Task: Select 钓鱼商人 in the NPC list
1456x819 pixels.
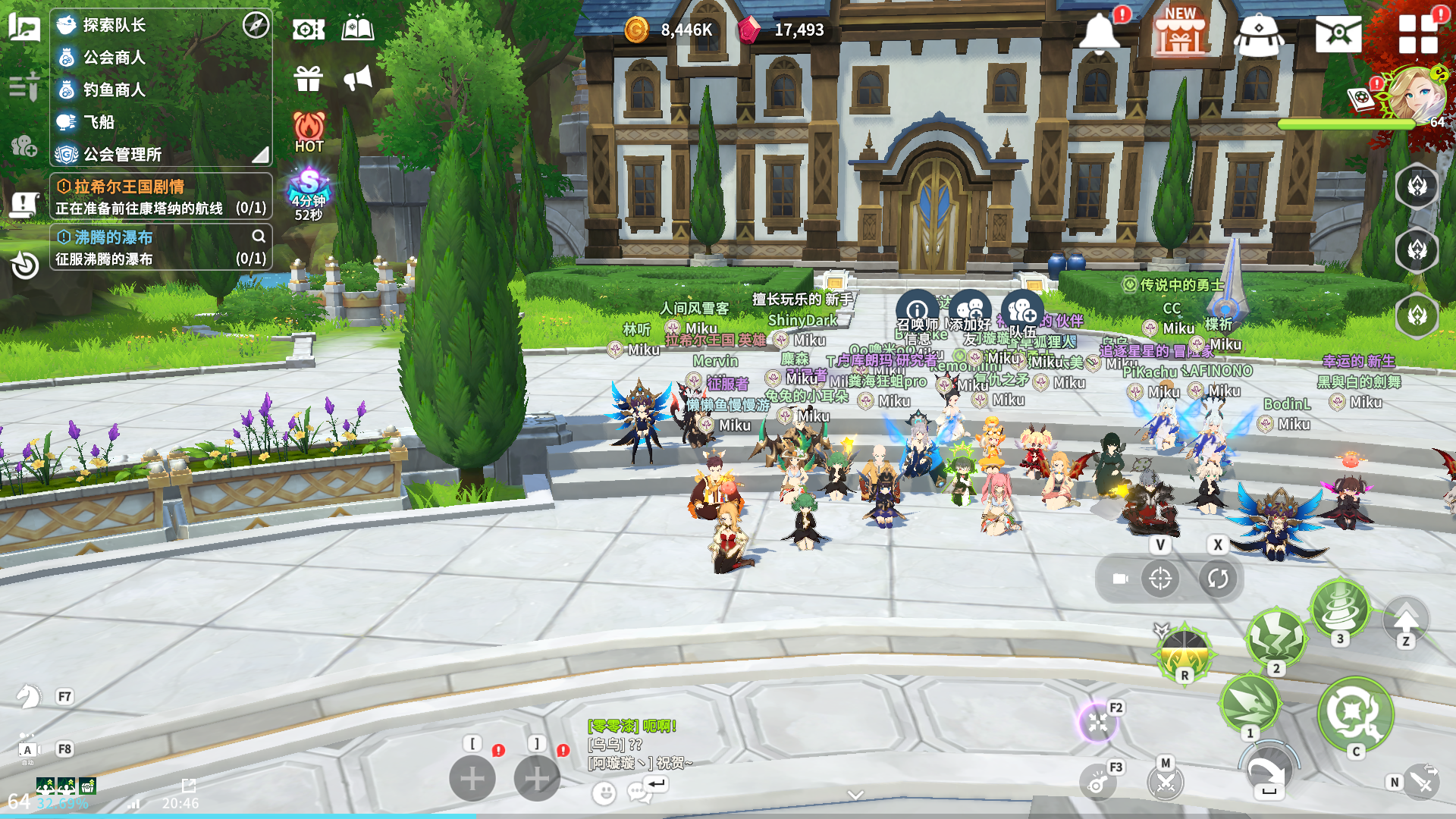Action: [x=114, y=89]
